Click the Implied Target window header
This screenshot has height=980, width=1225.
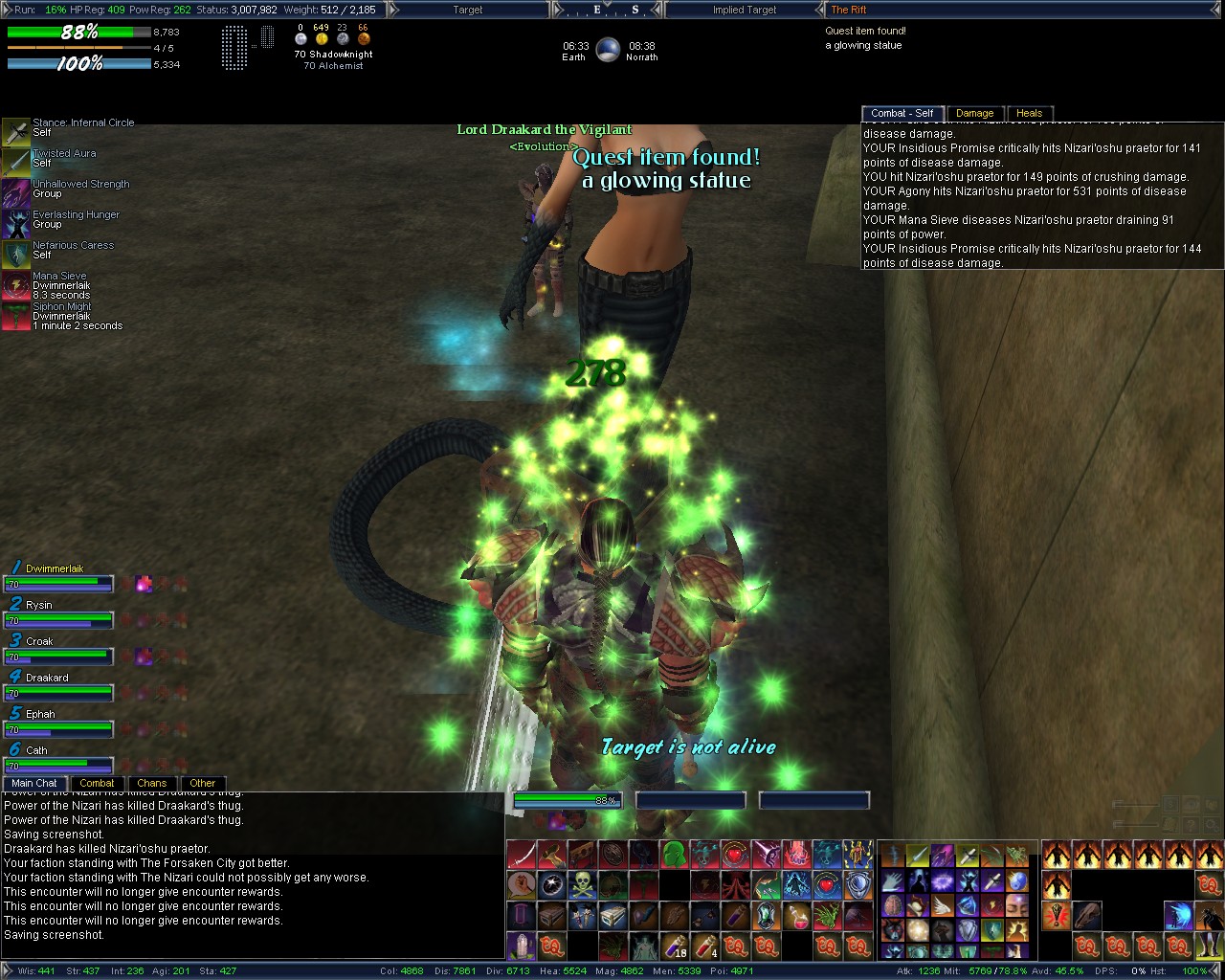click(x=744, y=10)
